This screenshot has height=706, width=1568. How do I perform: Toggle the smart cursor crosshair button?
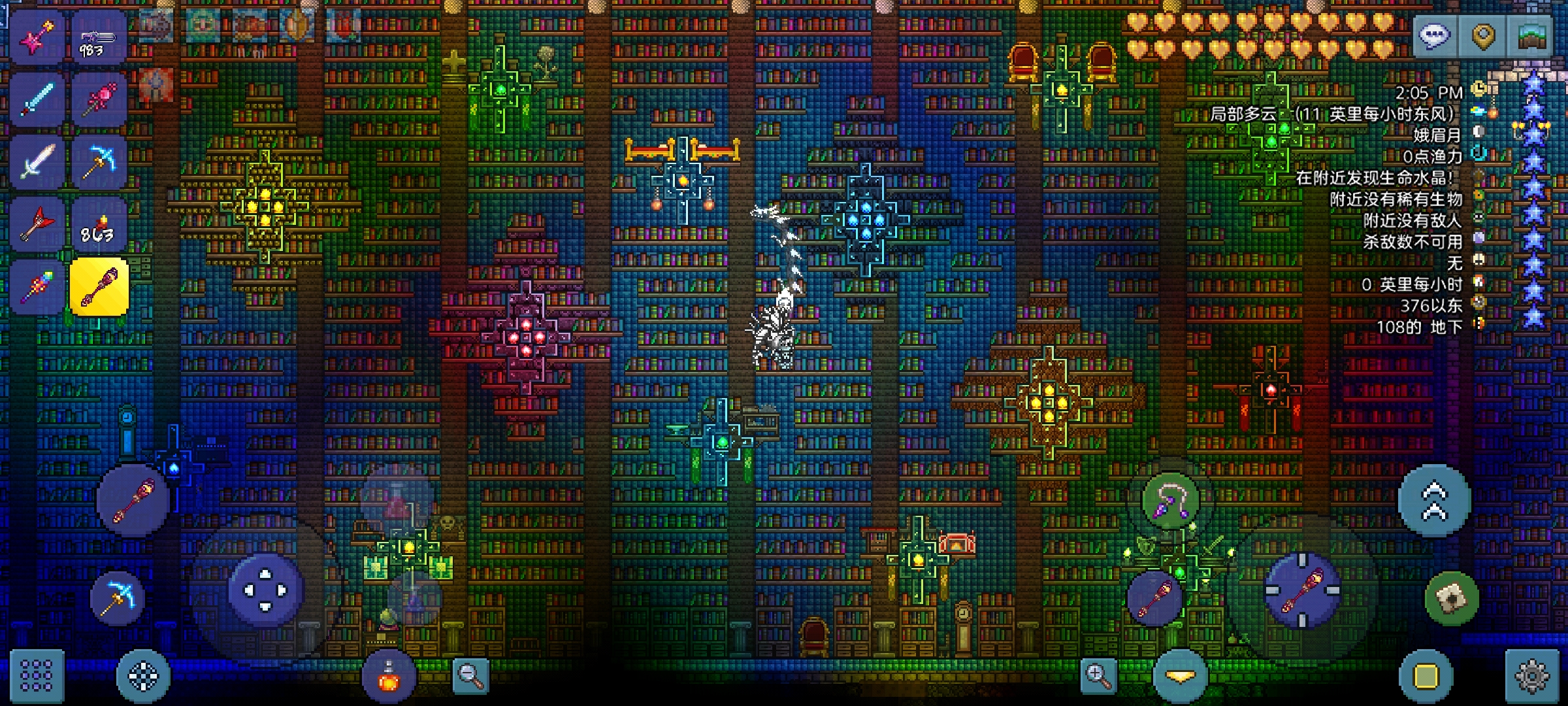click(x=143, y=676)
